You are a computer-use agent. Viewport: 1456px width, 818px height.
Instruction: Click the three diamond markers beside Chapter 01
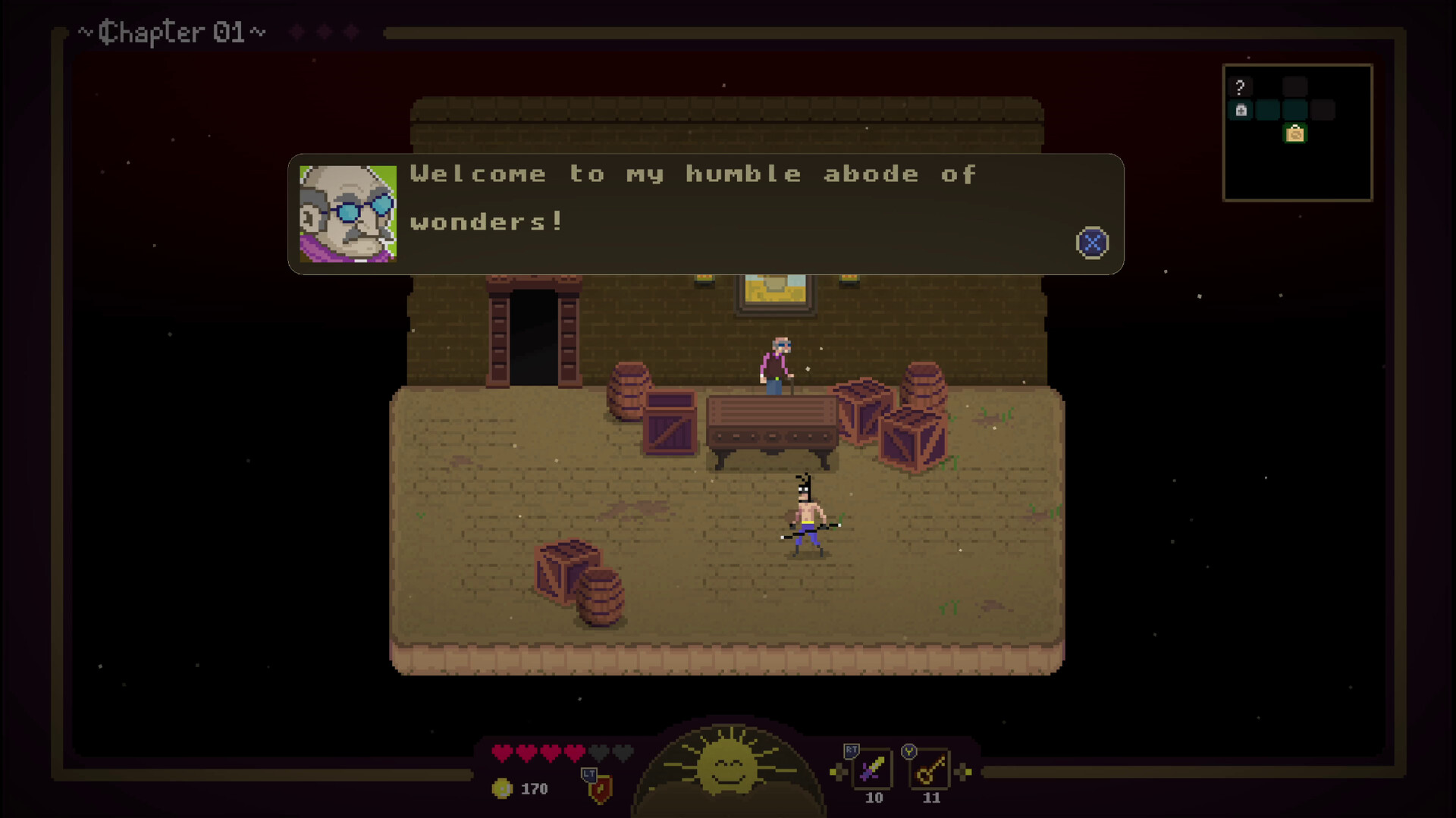[322, 32]
